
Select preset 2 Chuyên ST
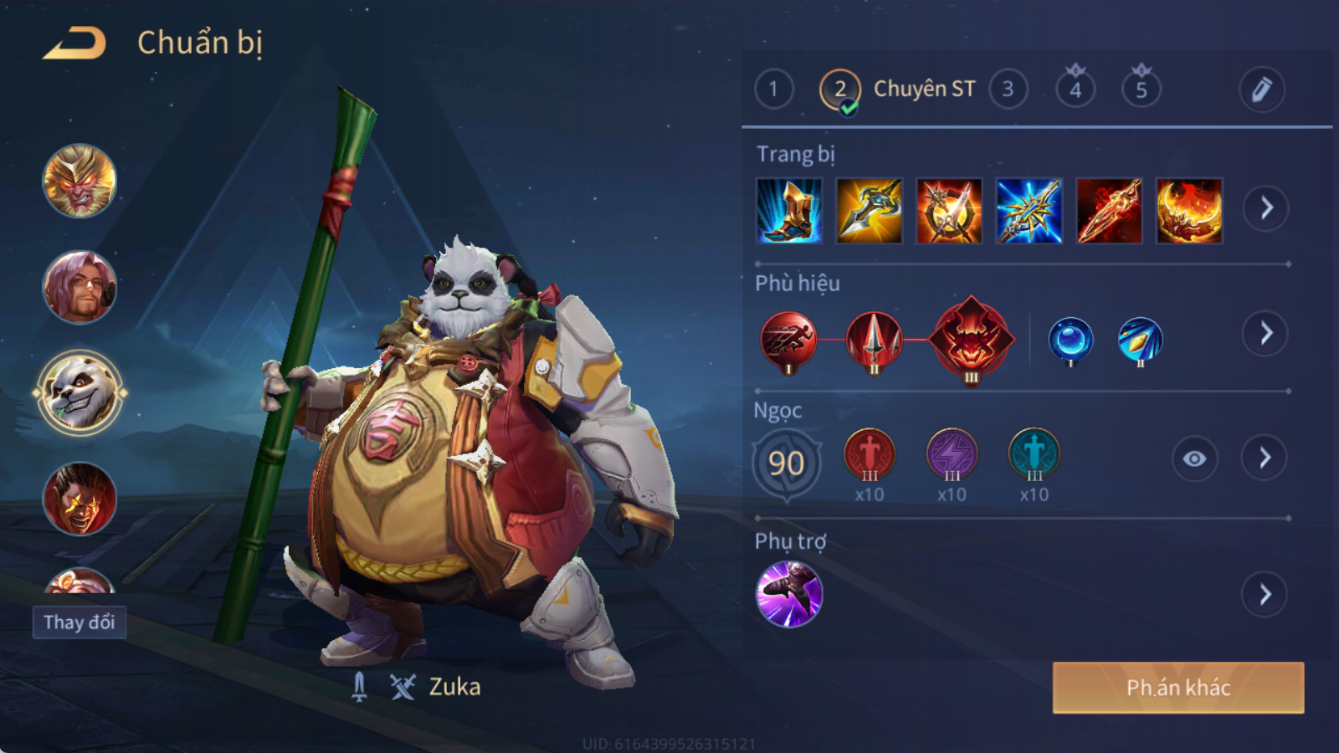pyautogui.click(x=840, y=90)
